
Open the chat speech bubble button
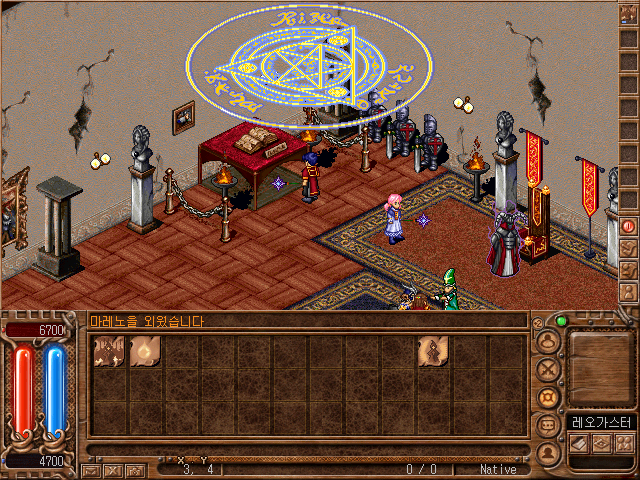(x=547, y=424)
